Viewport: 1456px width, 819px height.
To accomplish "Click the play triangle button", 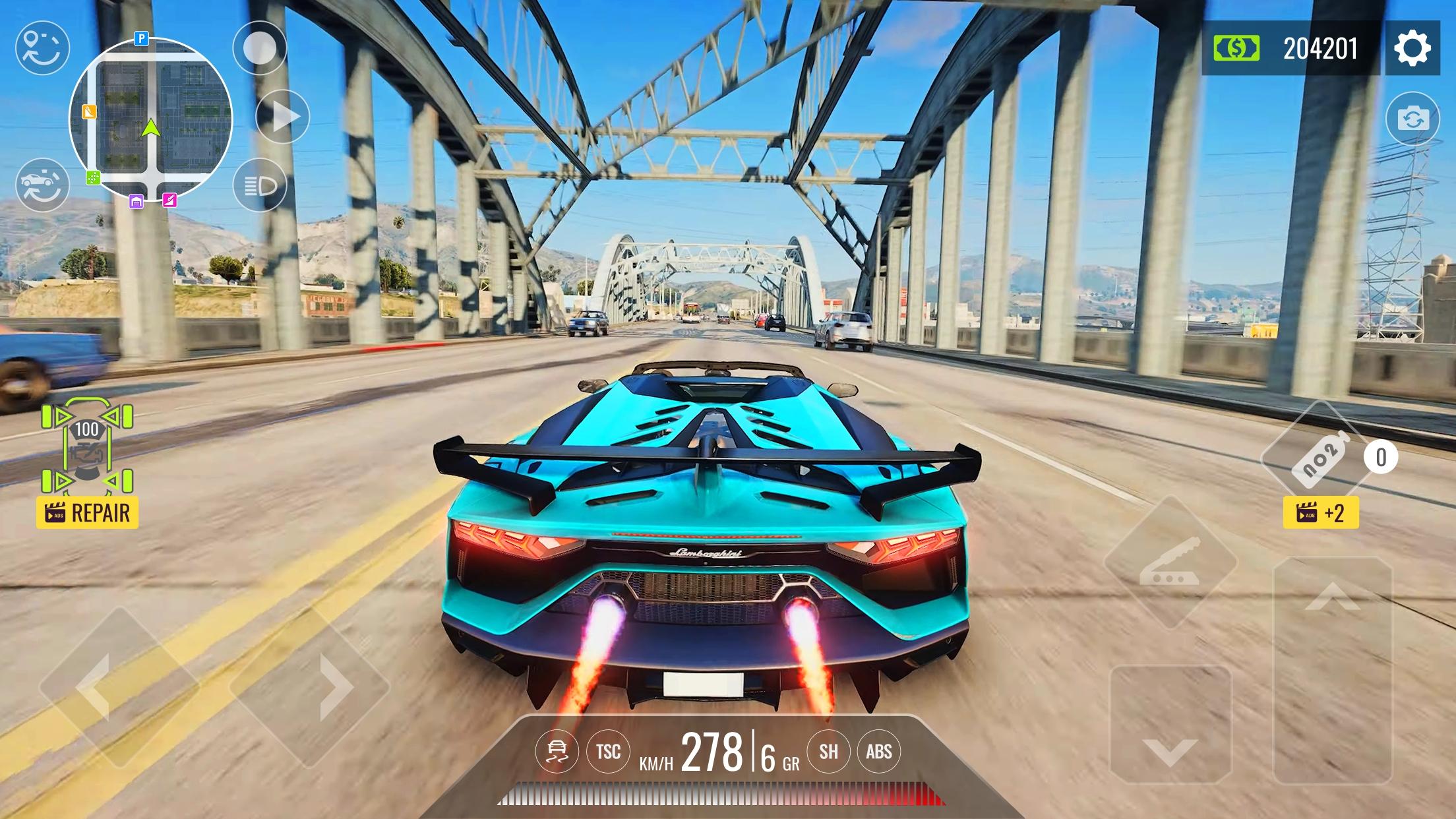I will [283, 117].
